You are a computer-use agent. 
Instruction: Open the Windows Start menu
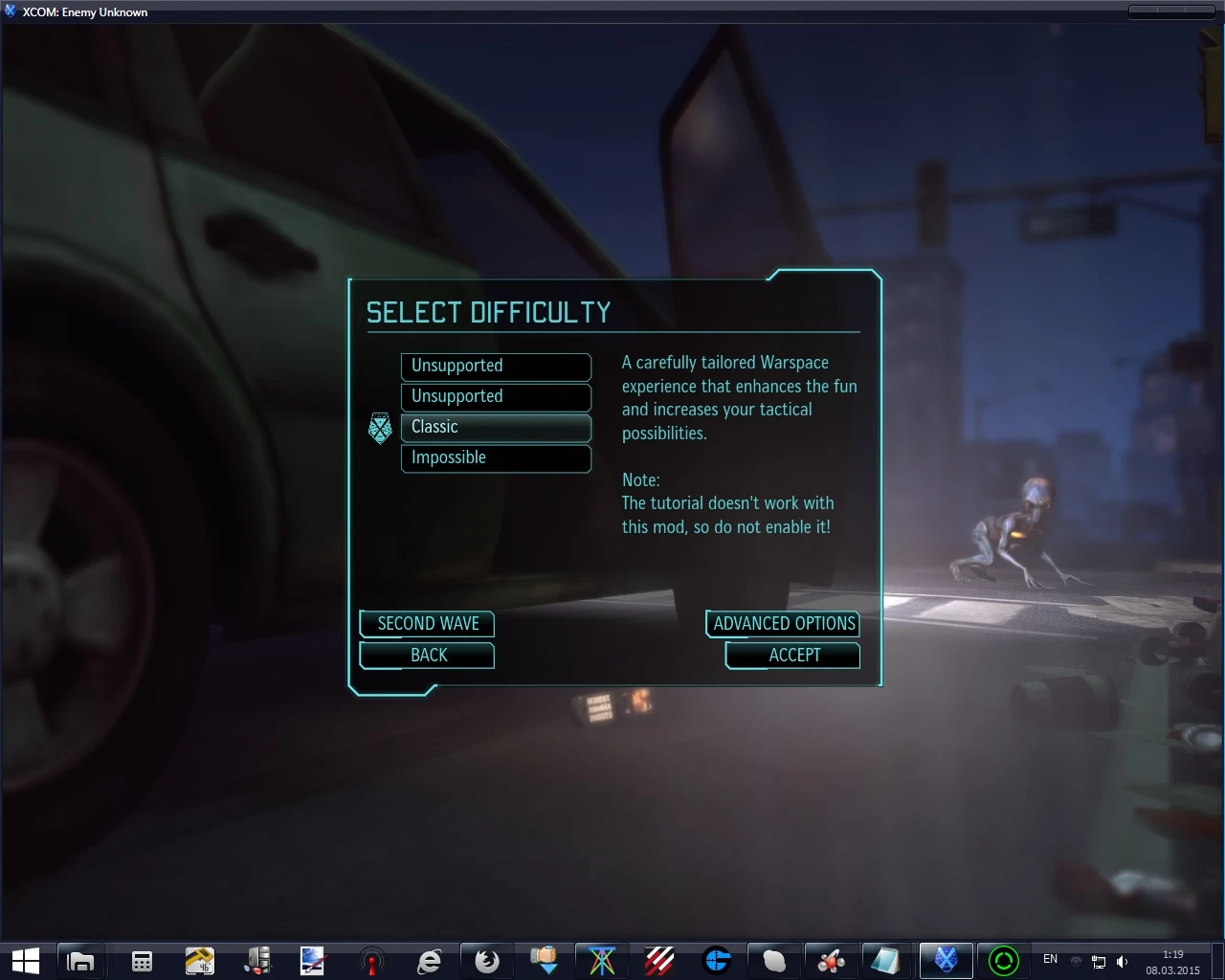[25, 960]
